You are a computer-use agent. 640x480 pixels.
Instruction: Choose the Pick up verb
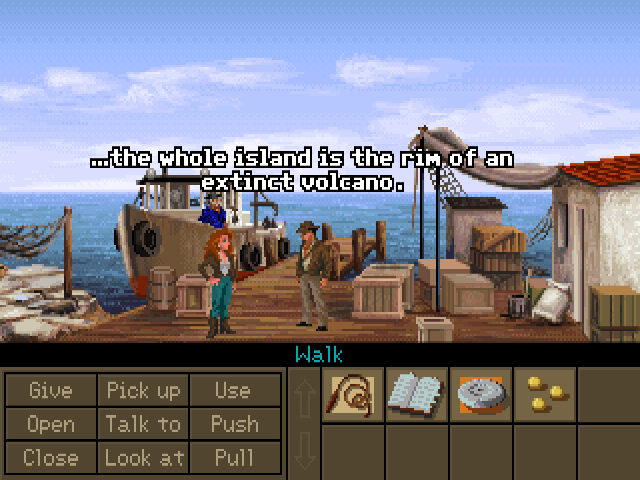144,390
